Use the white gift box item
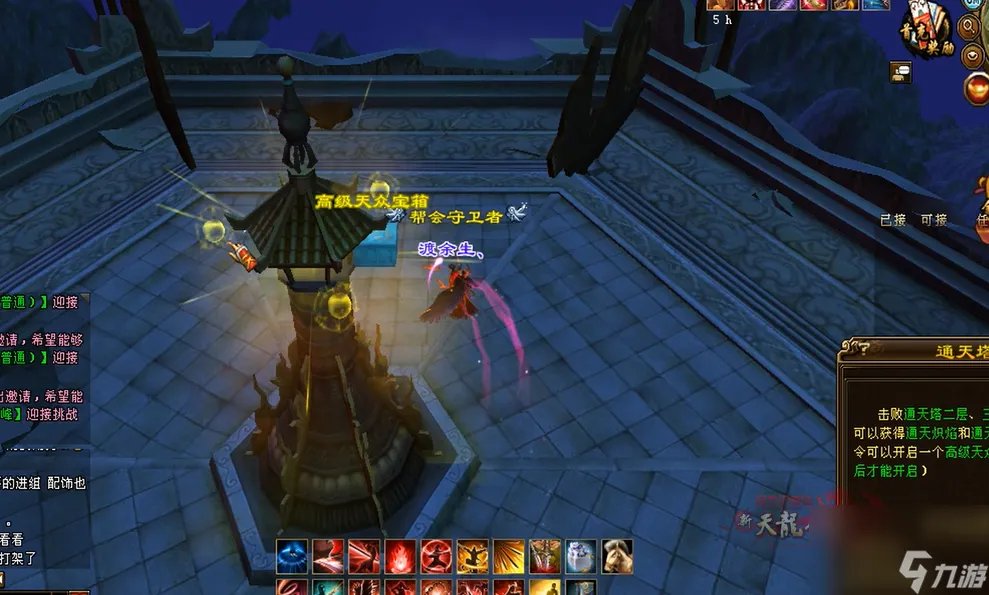The height and width of the screenshot is (595, 989). [x=581, y=555]
